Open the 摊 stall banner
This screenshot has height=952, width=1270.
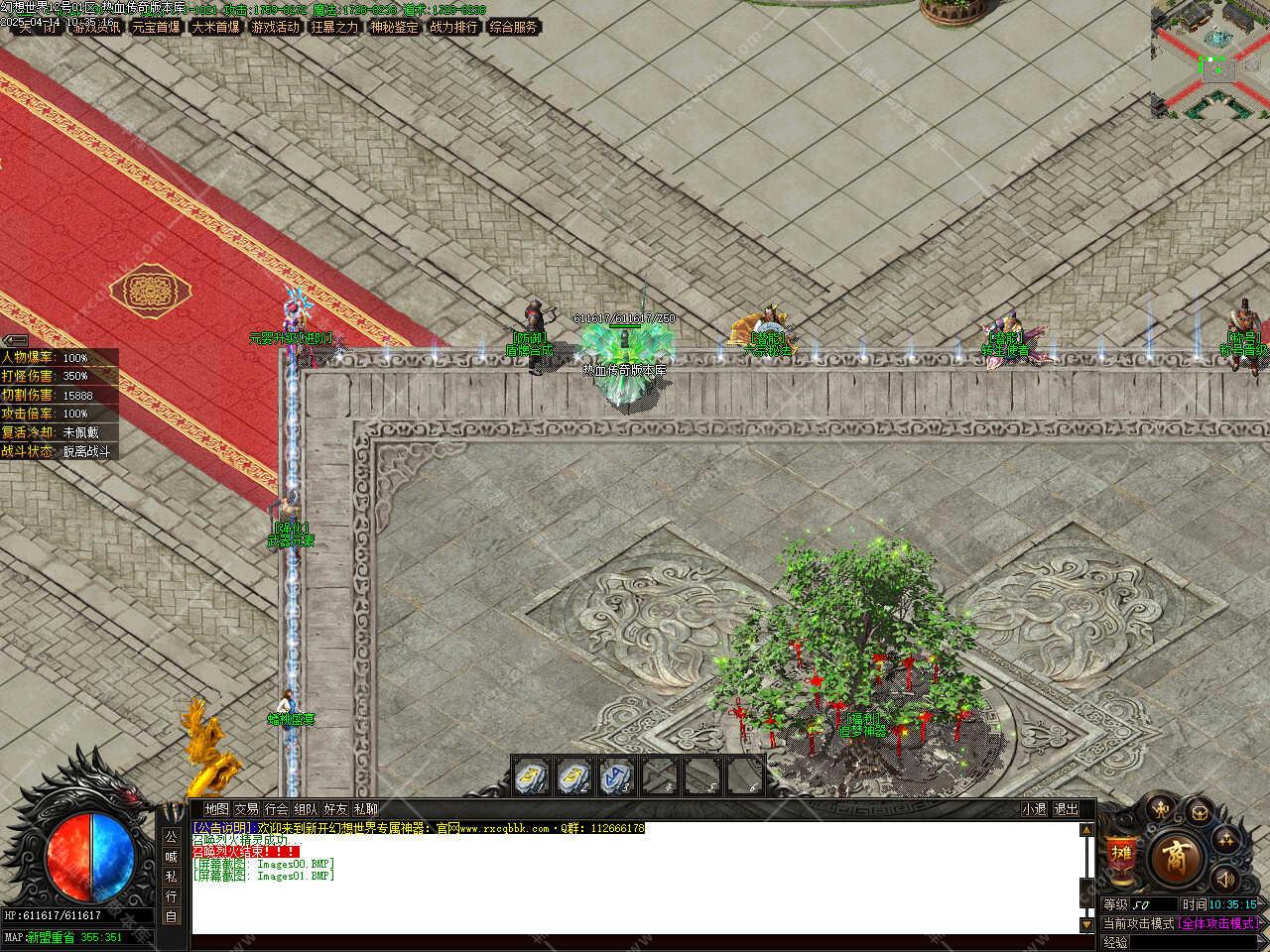1121,855
